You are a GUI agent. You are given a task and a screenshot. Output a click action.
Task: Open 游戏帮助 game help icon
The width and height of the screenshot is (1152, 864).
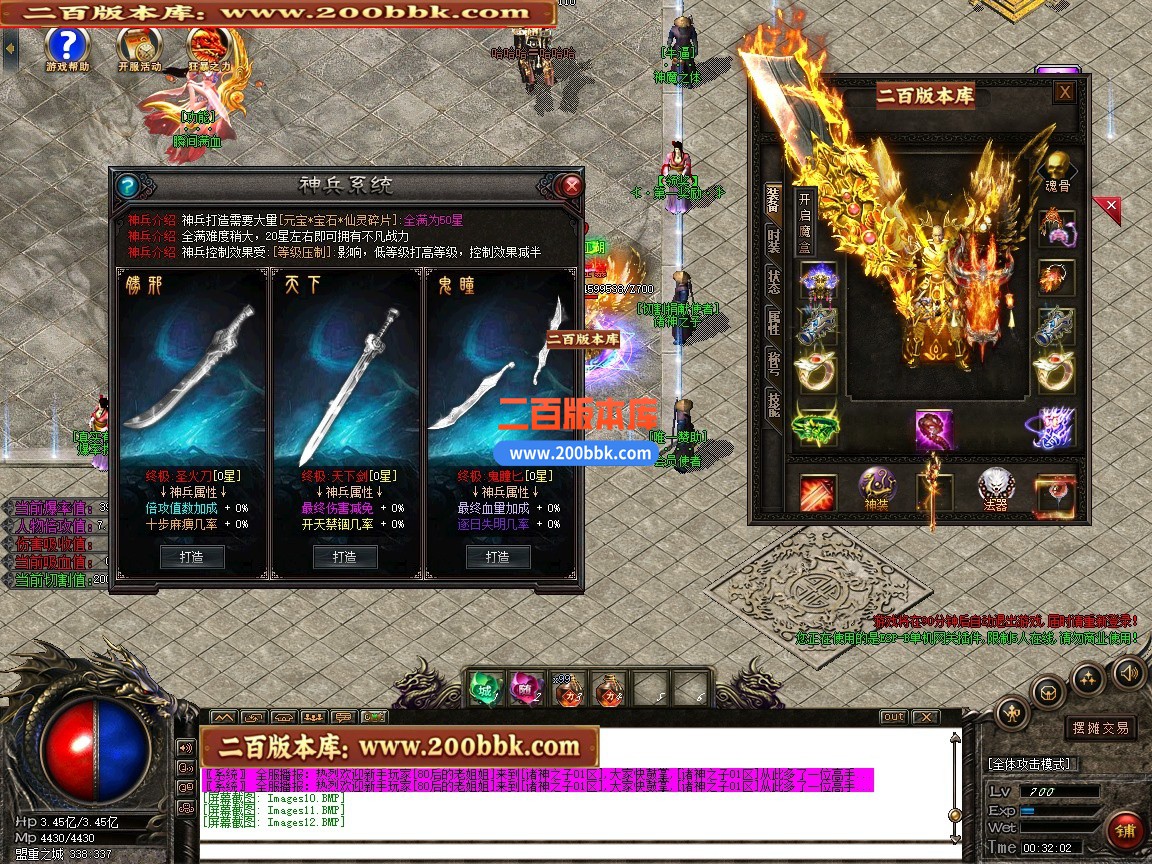coord(67,44)
